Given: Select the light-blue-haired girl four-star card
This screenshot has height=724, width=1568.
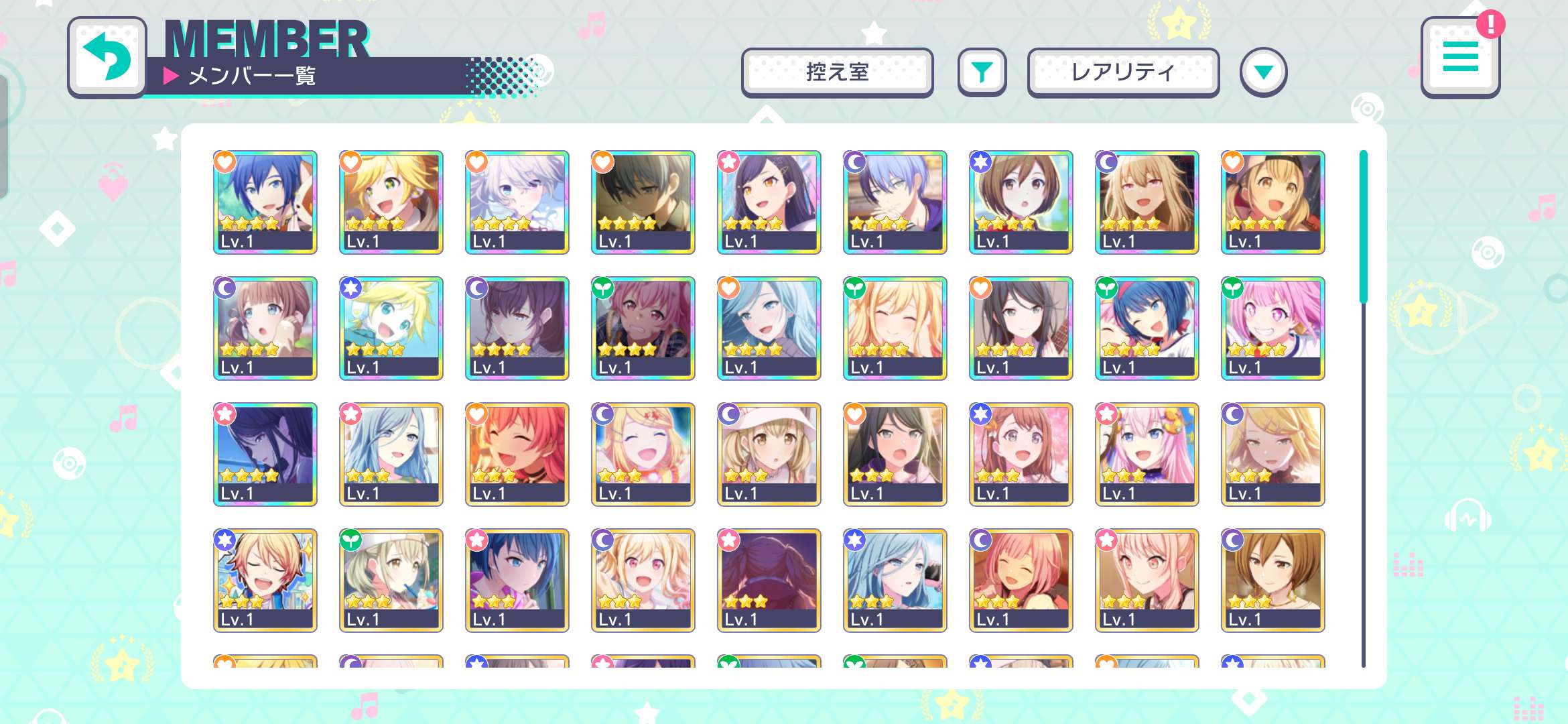Looking at the screenshot, I should [x=769, y=328].
